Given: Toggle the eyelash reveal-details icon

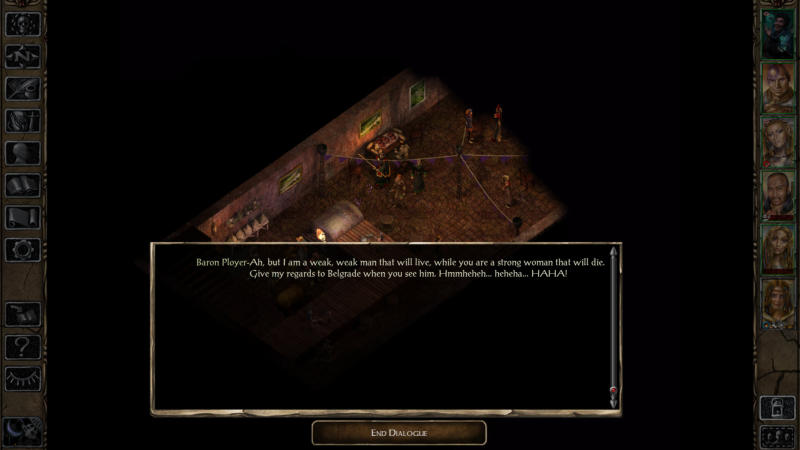Looking at the screenshot, I should click(22, 378).
